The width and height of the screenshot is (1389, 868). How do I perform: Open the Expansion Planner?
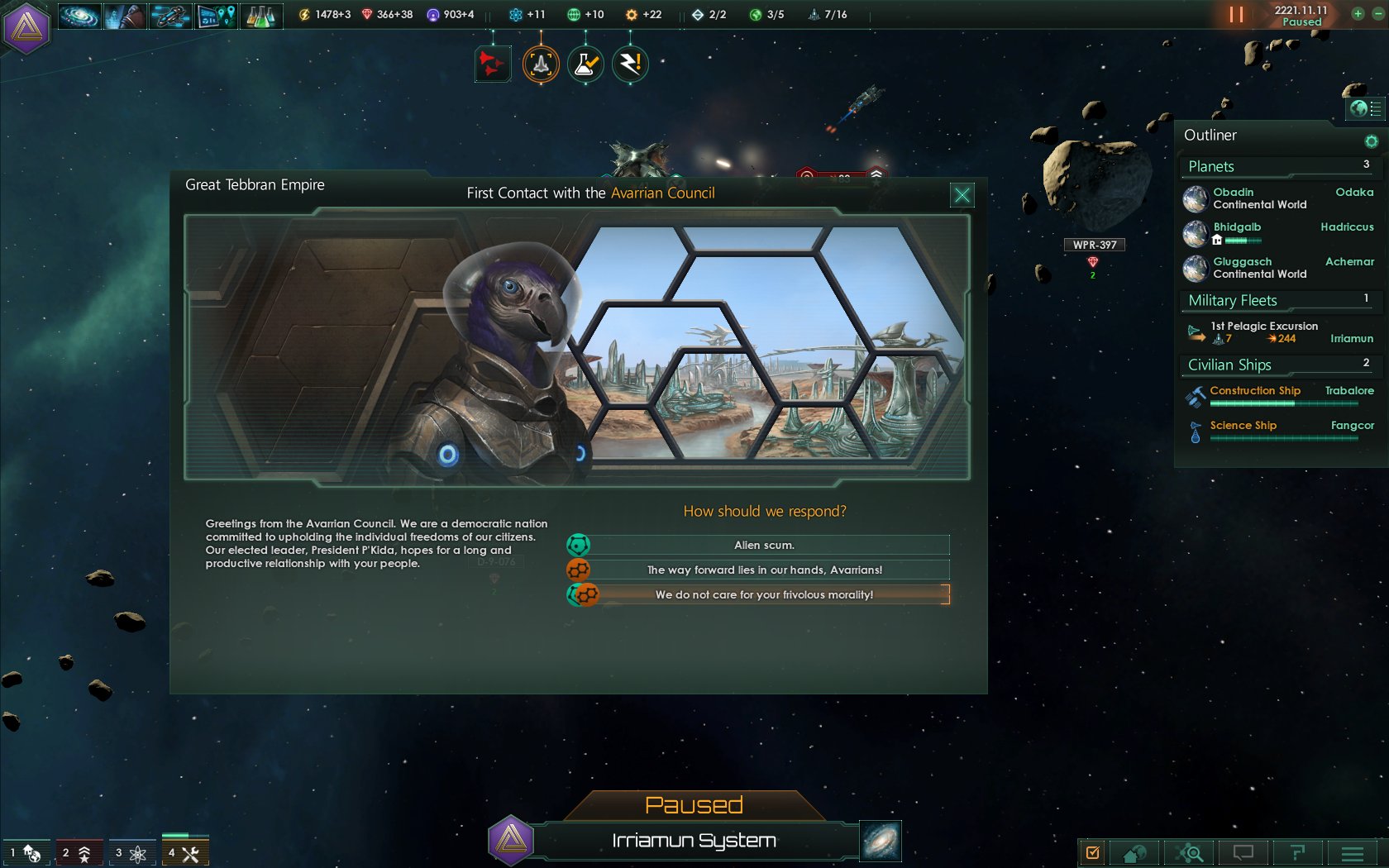click(x=216, y=14)
